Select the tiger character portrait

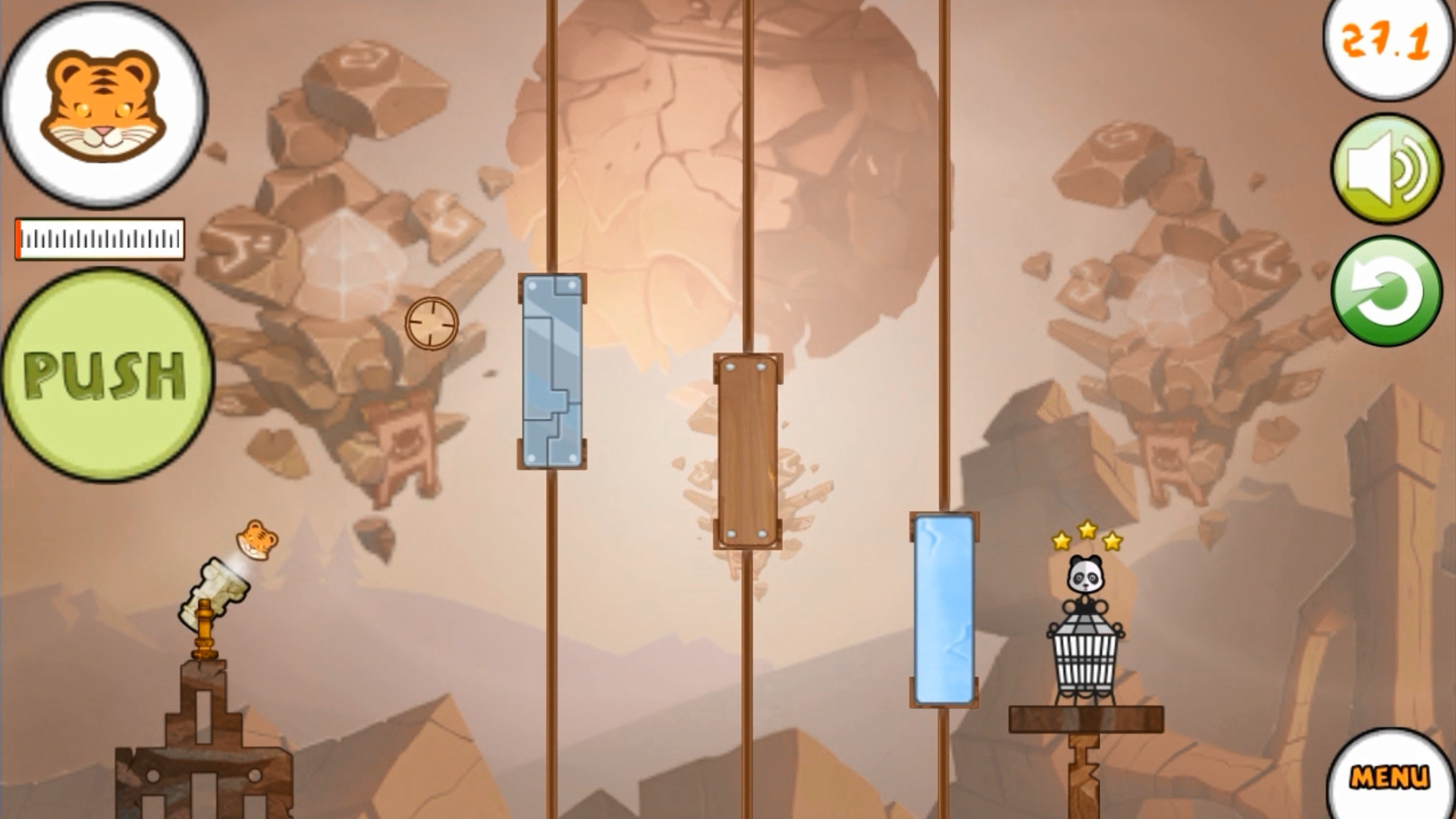pos(104,105)
